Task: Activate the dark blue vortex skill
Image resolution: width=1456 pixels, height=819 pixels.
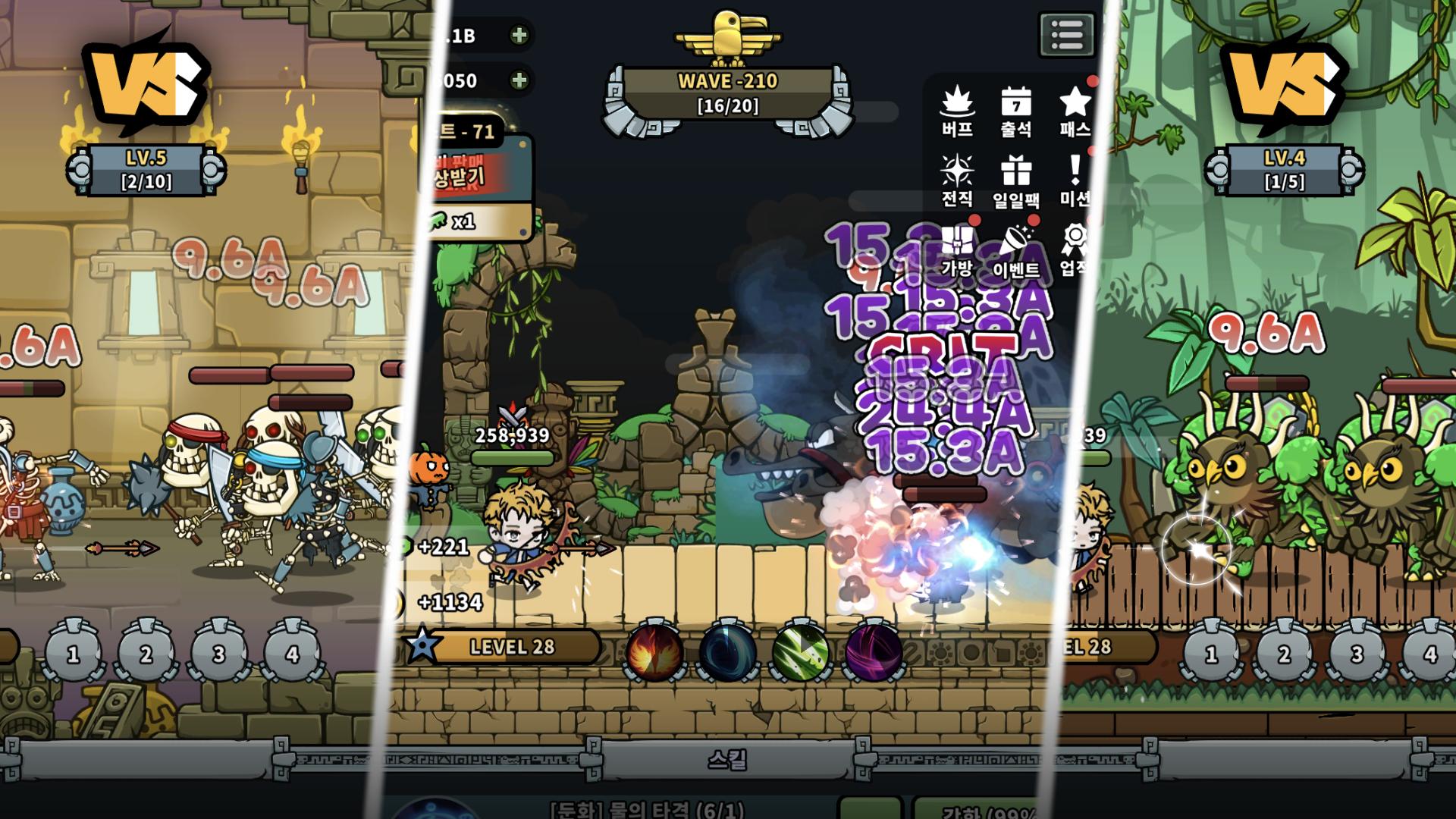Action: pos(727,652)
